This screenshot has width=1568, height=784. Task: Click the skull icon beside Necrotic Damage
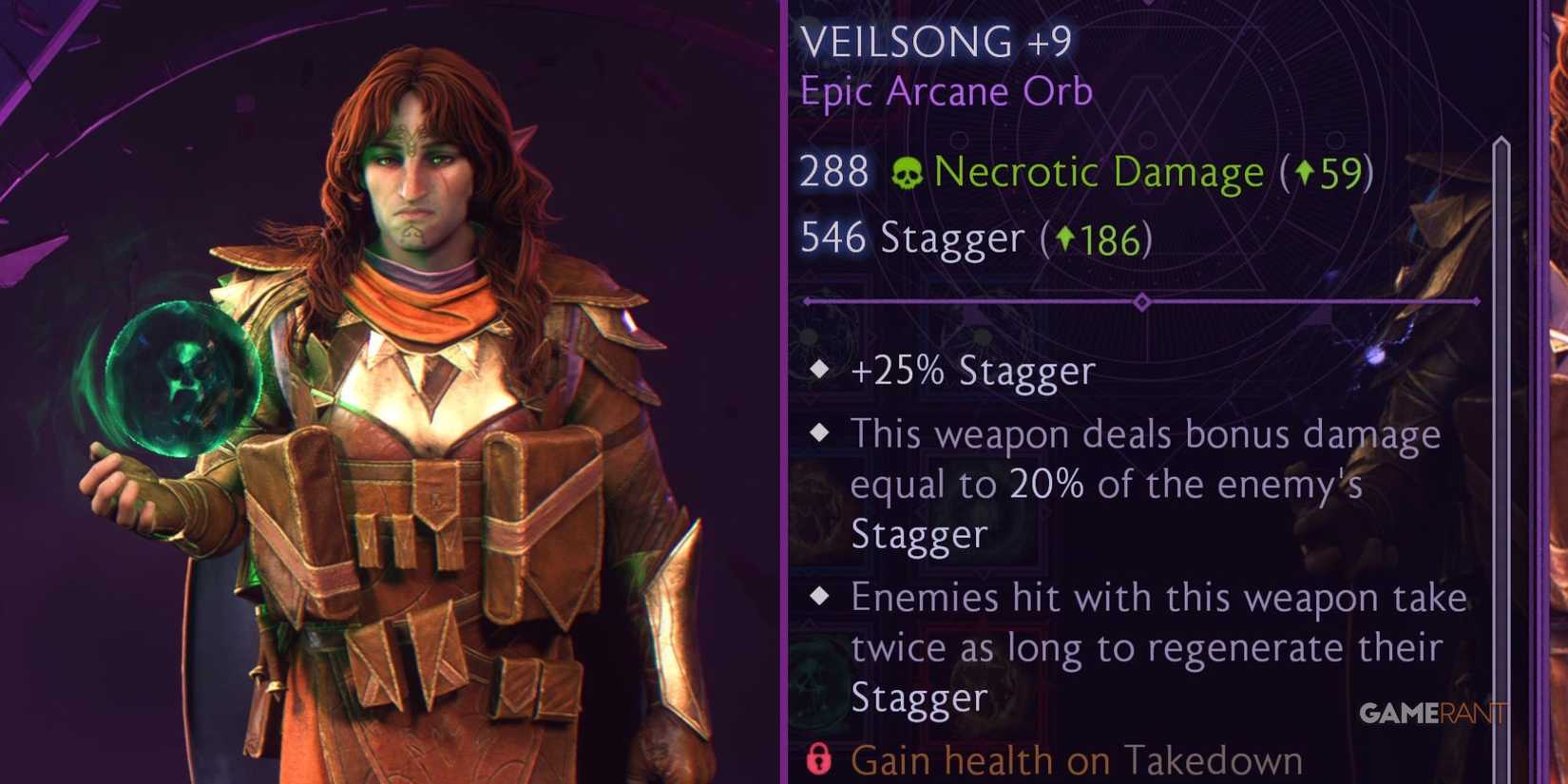(x=905, y=173)
